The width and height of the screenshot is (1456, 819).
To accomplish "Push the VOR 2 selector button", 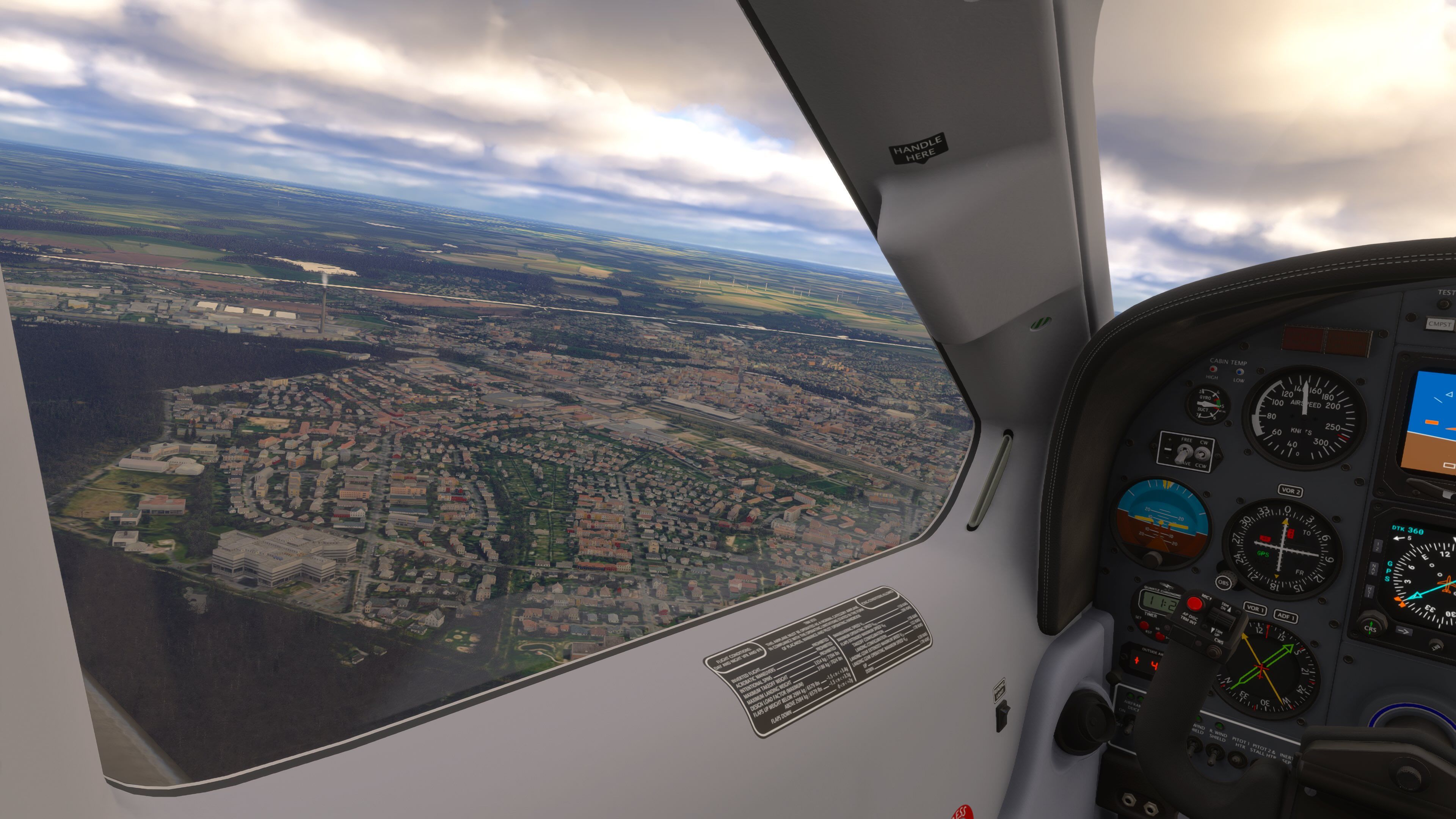I will point(1290,491).
